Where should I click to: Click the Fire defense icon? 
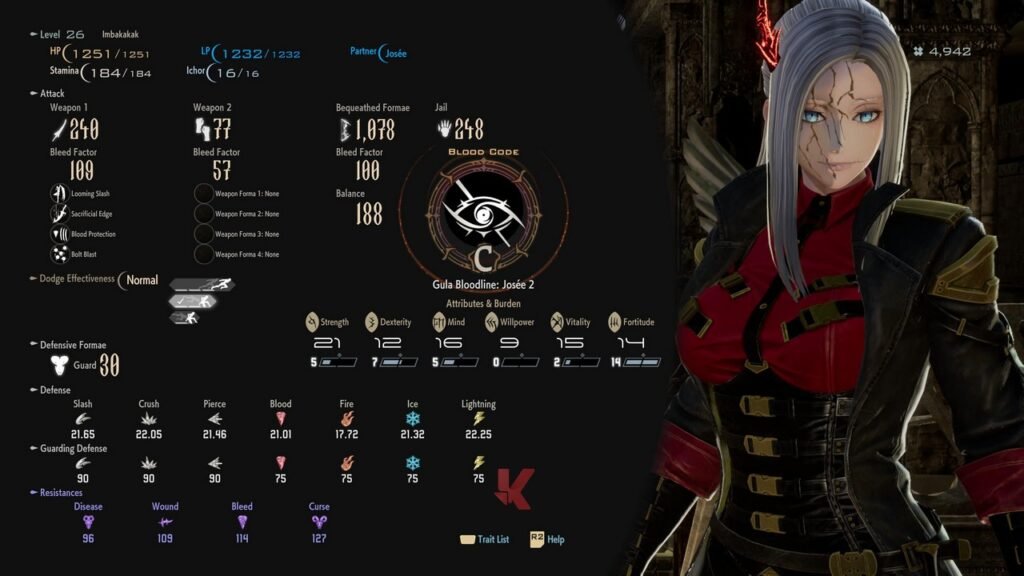[x=347, y=419]
